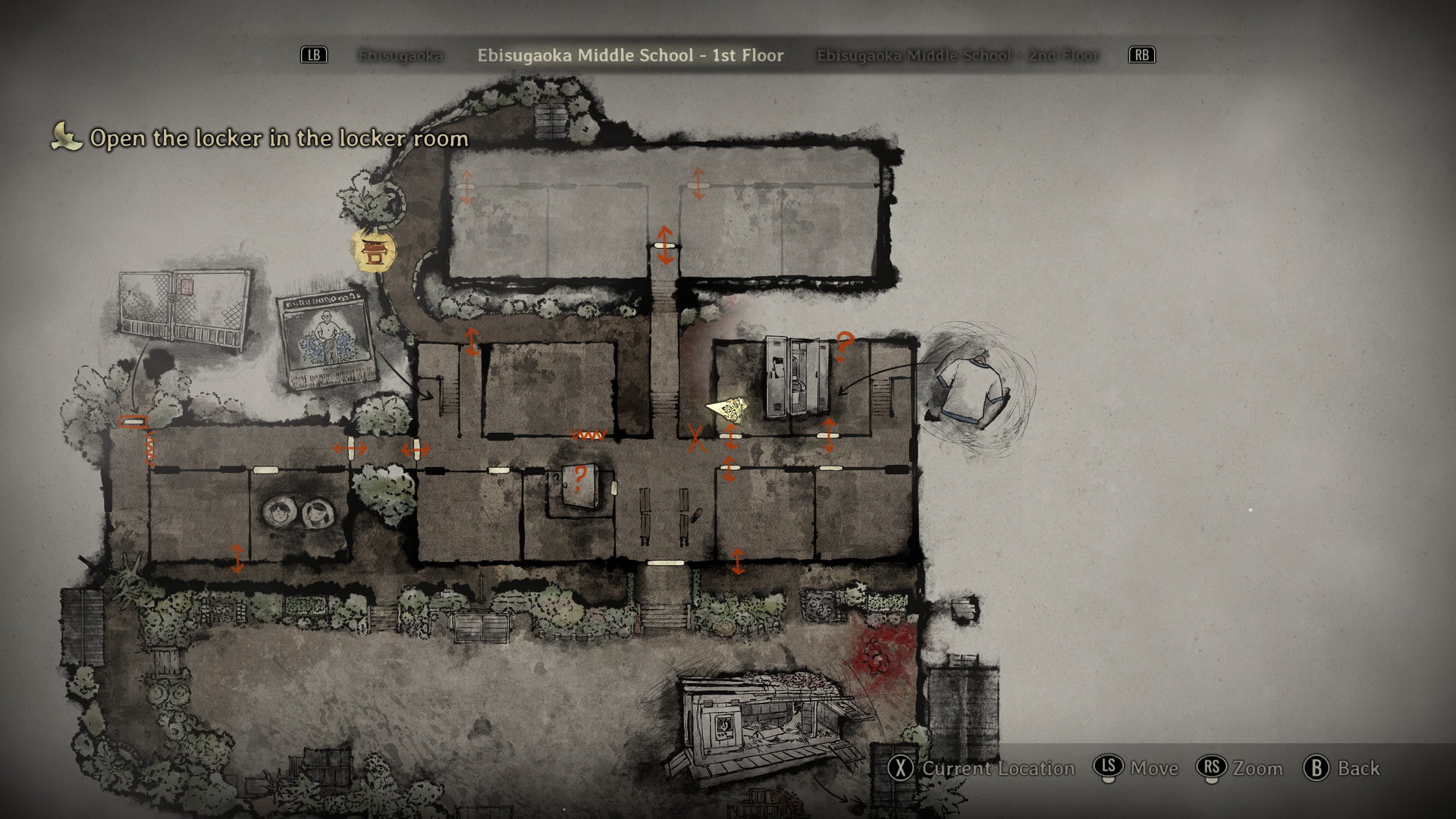The image size is (1456, 819).
Task: Switch to the Ebisugaoka map tab
Action: (x=400, y=55)
